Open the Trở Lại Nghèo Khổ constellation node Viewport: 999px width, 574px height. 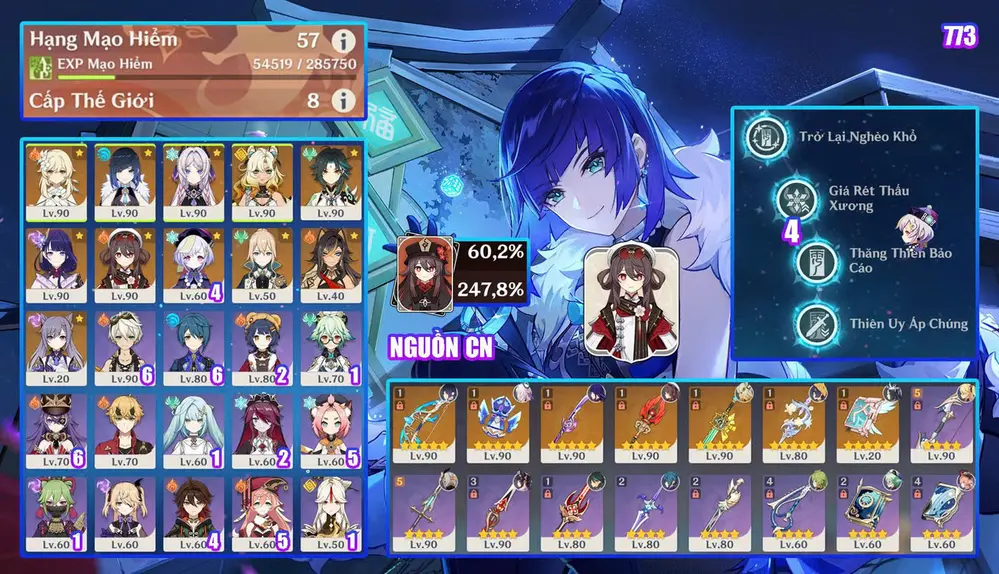764,136
